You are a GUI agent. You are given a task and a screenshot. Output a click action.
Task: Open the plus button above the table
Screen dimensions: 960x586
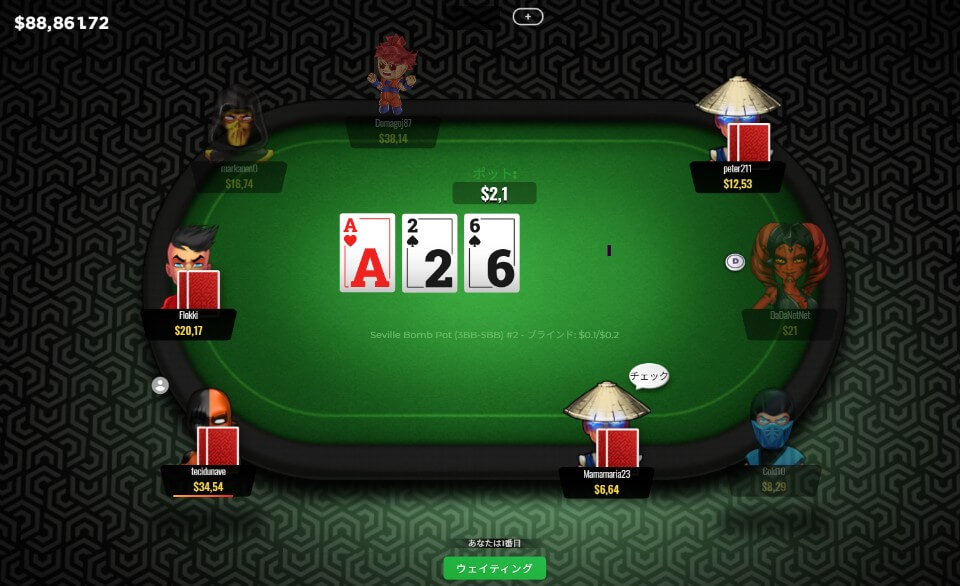pyautogui.click(x=527, y=16)
